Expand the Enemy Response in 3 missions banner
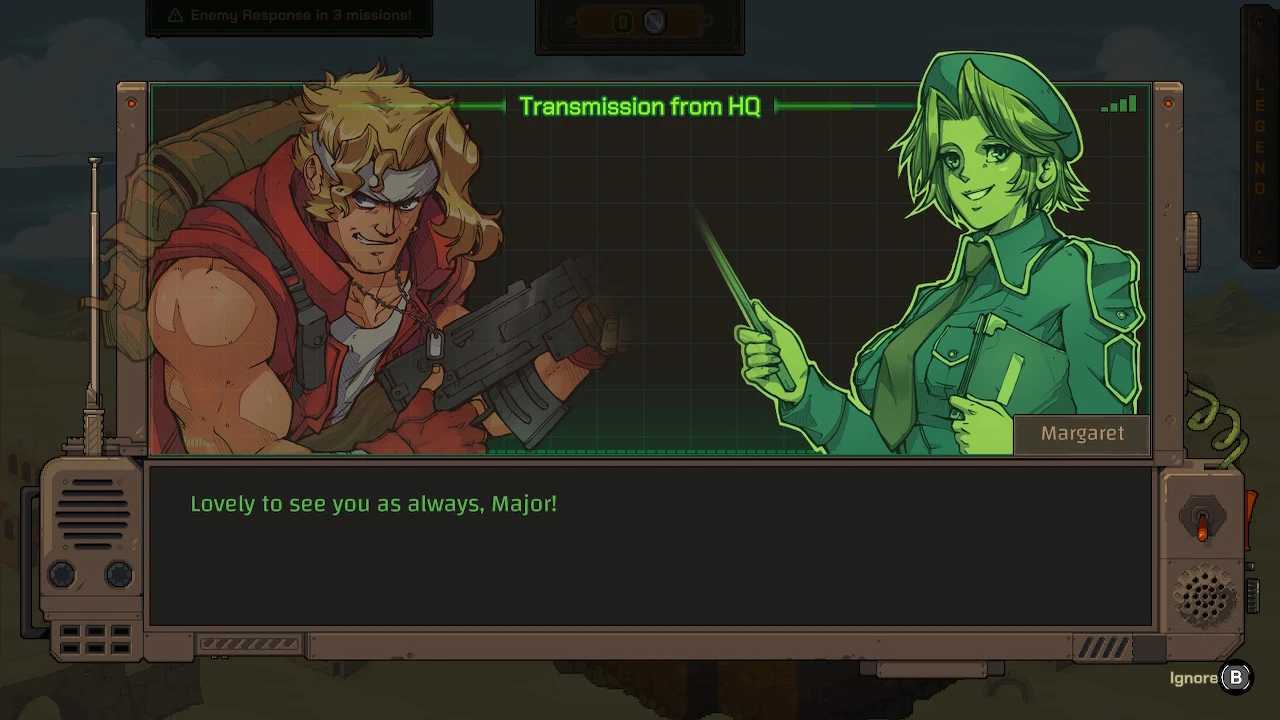Image resolution: width=1280 pixels, height=720 pixels. (288, 15)
